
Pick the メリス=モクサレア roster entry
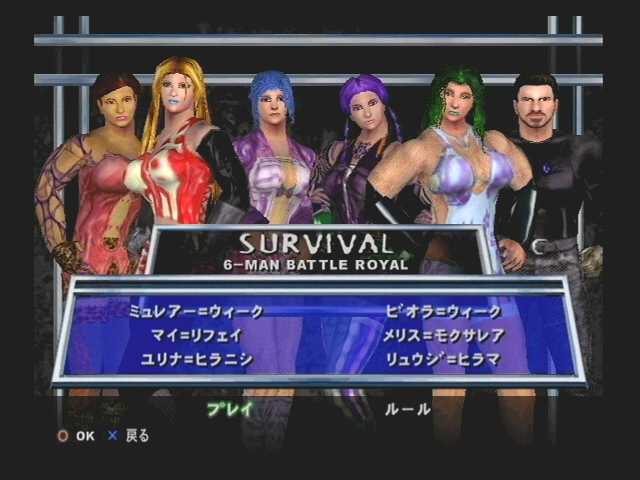click(x=443, y=335)
